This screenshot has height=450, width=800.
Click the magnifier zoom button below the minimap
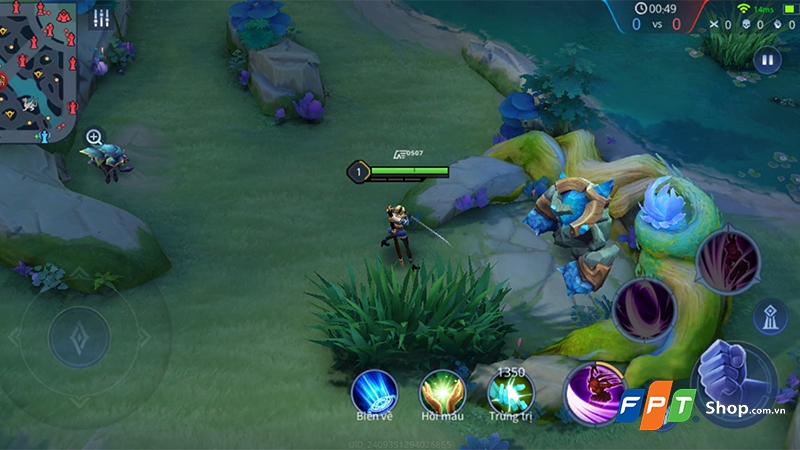tap(94, 136)
